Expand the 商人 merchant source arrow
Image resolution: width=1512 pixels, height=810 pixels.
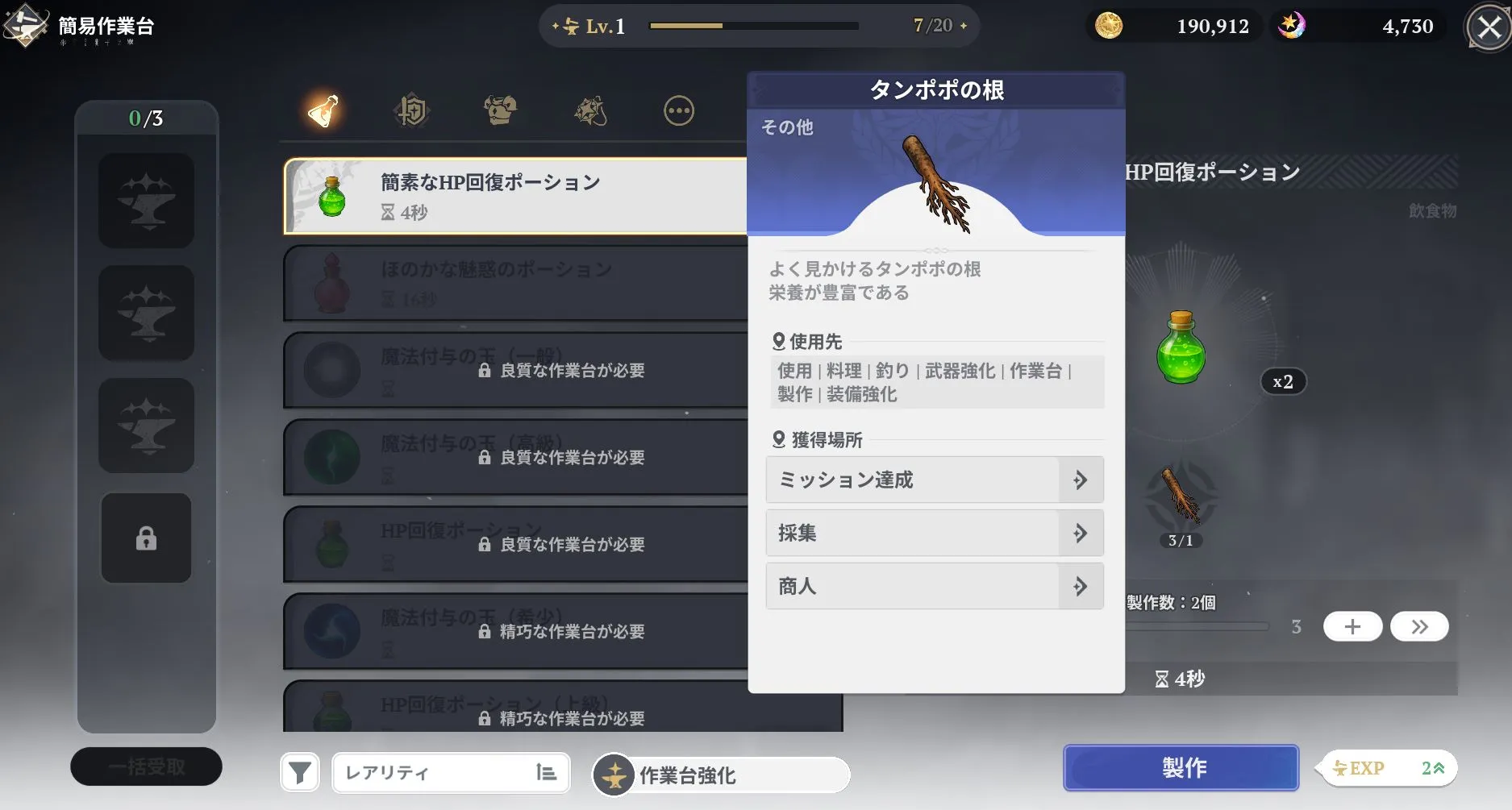1080,586
